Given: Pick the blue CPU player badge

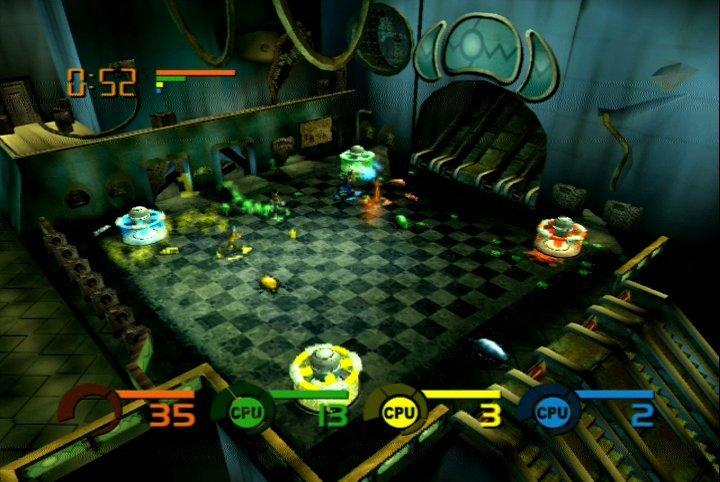Looking at the screenshot, I should 549,410.
